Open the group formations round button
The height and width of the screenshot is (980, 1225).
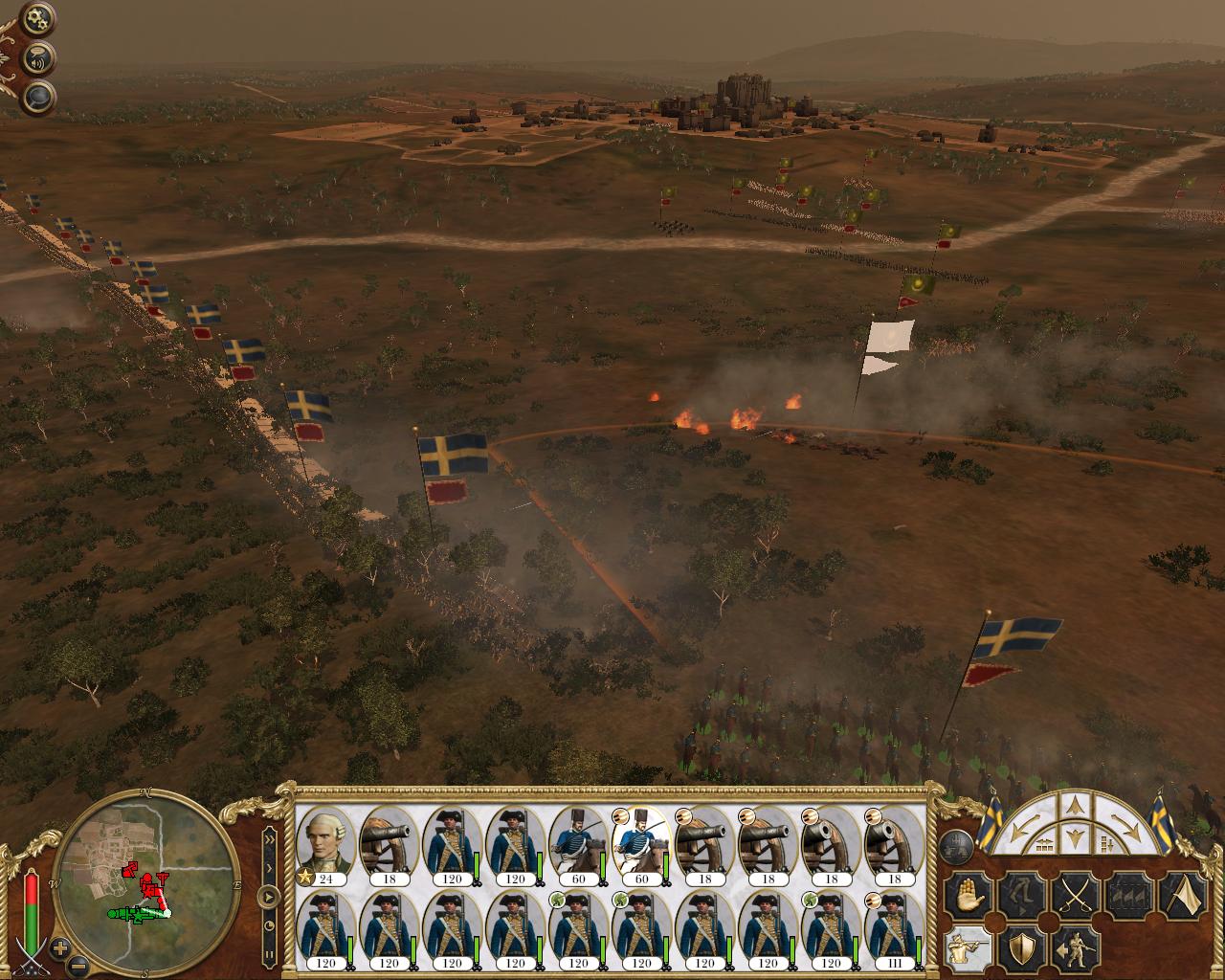tap(956, 845)
